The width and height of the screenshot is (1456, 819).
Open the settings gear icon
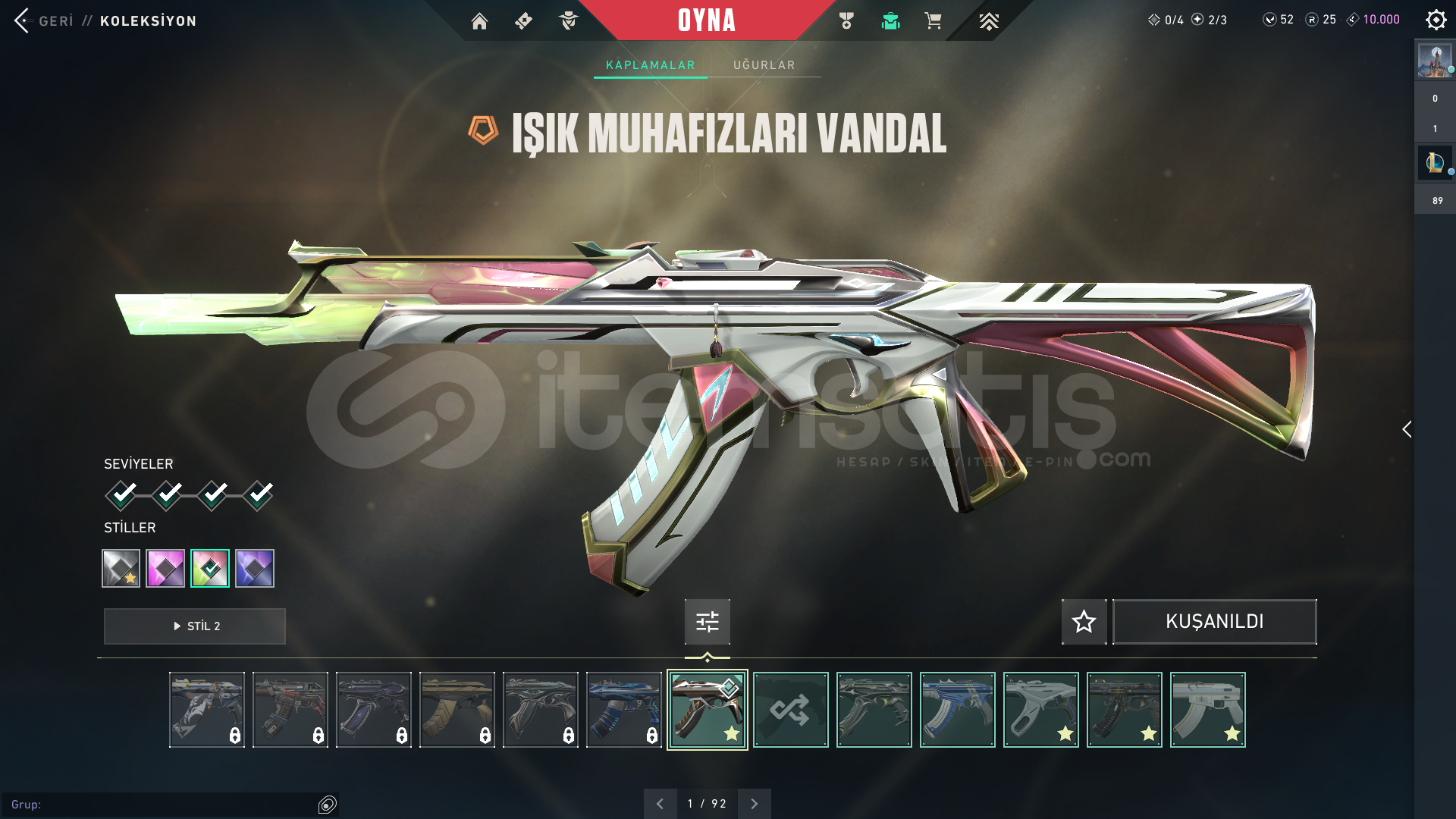(x=1436, y=20)
